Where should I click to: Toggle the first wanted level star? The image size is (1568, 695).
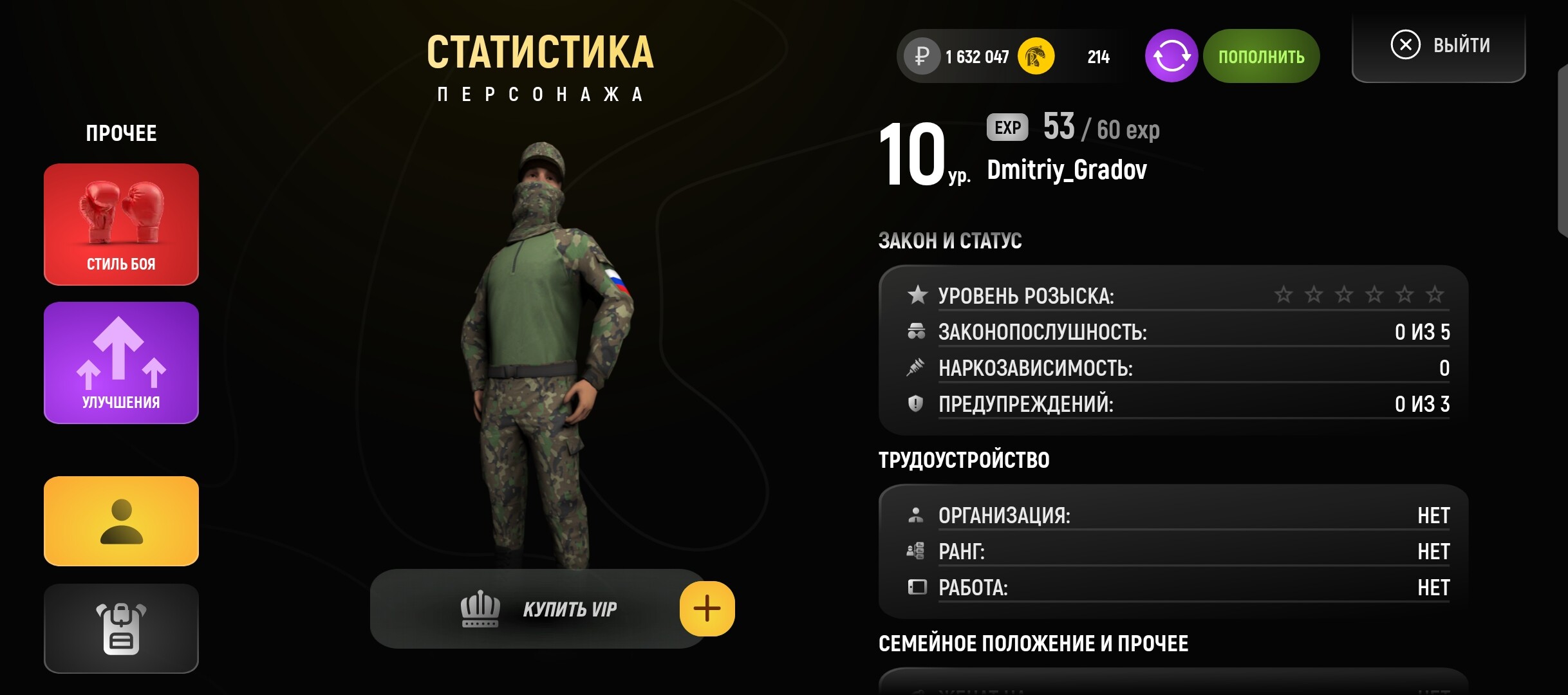point(1284,295)
